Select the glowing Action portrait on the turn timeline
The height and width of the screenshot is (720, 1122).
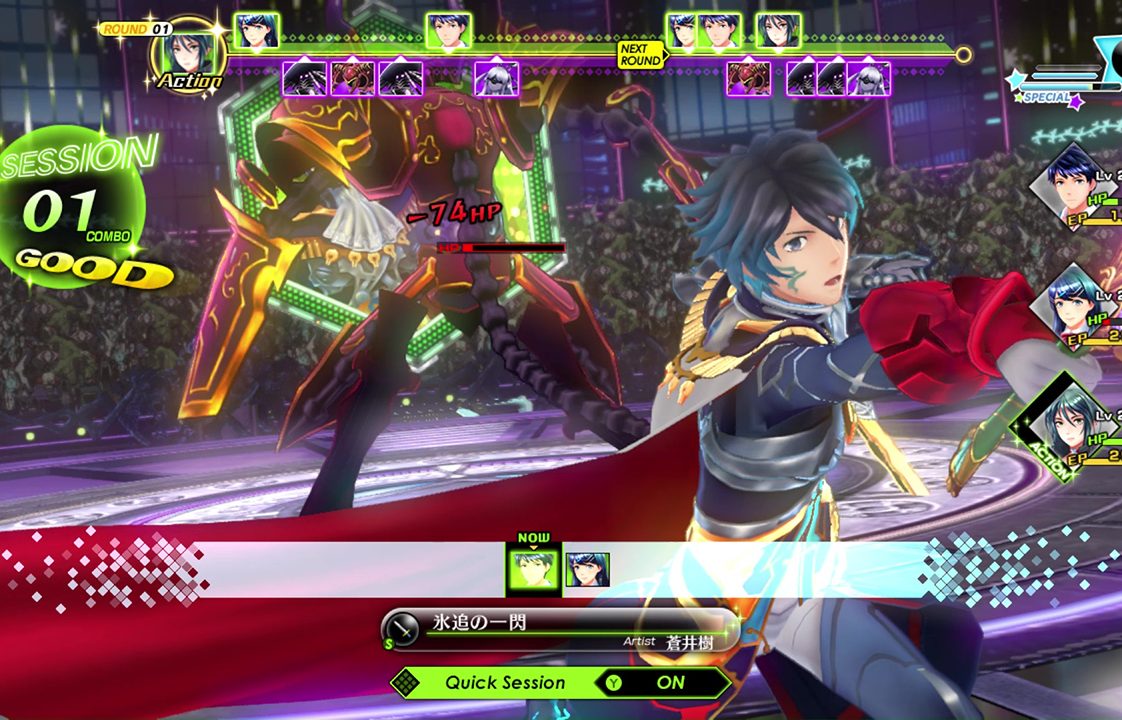[x=186, y=50]
